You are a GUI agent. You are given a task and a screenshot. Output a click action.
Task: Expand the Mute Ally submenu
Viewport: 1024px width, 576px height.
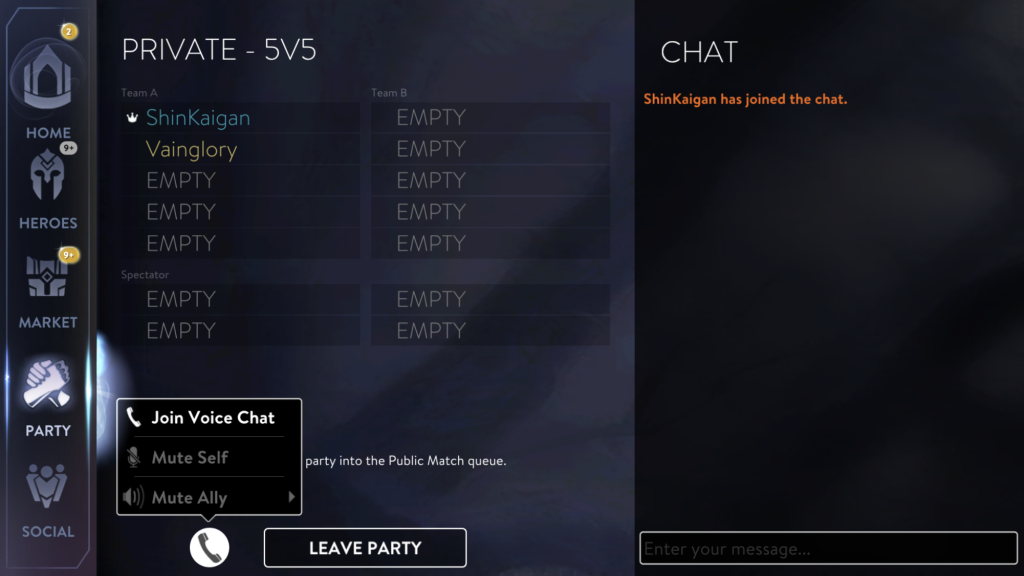(x=210, y=497)
